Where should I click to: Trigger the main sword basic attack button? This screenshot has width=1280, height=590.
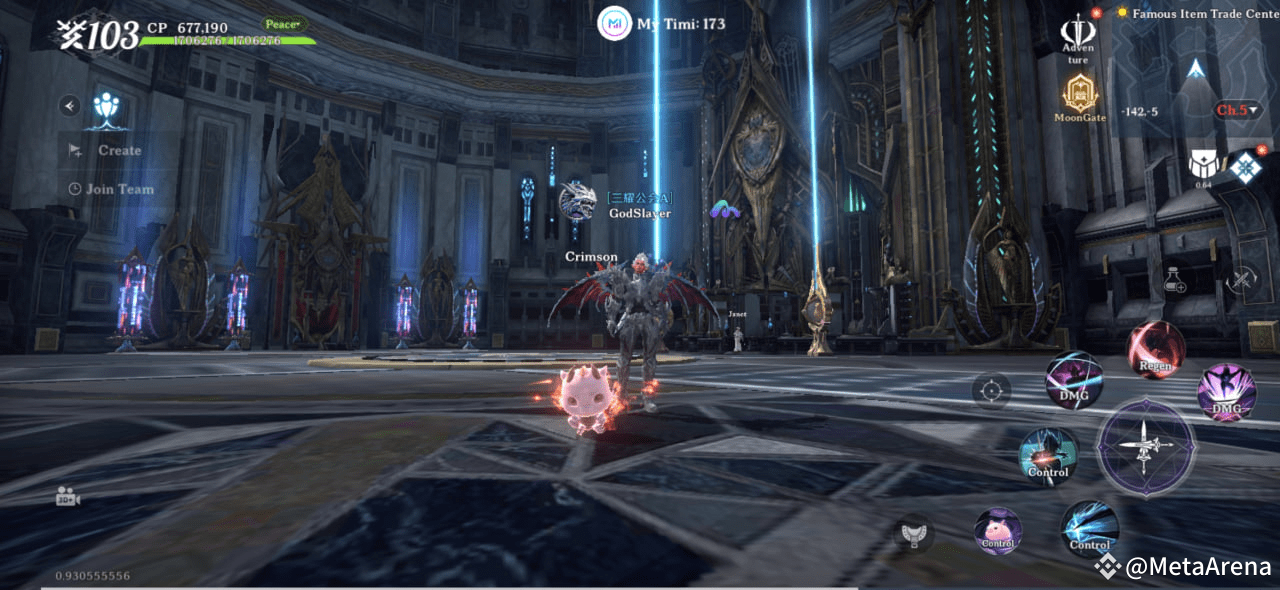point(1145,447)
